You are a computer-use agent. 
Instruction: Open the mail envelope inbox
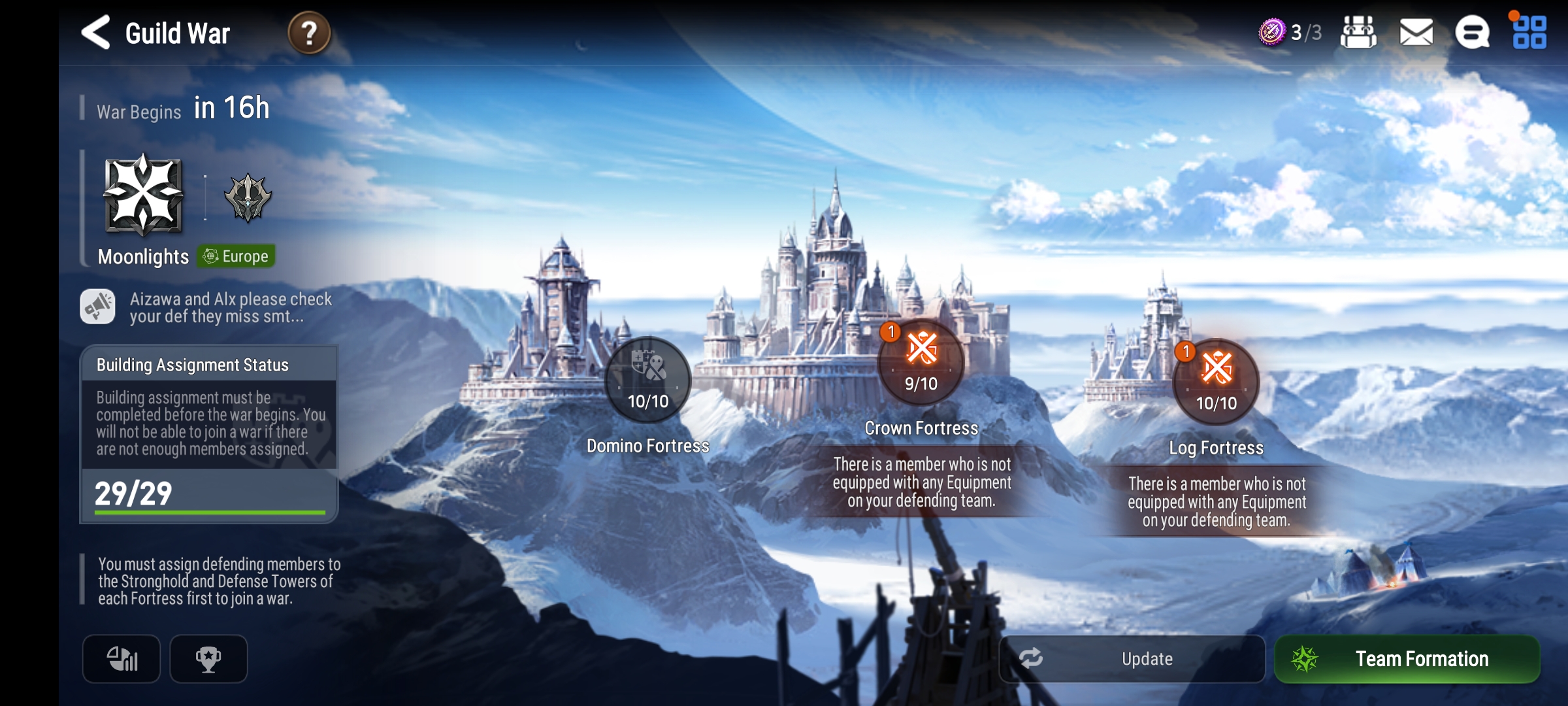tap(1416, 33)
